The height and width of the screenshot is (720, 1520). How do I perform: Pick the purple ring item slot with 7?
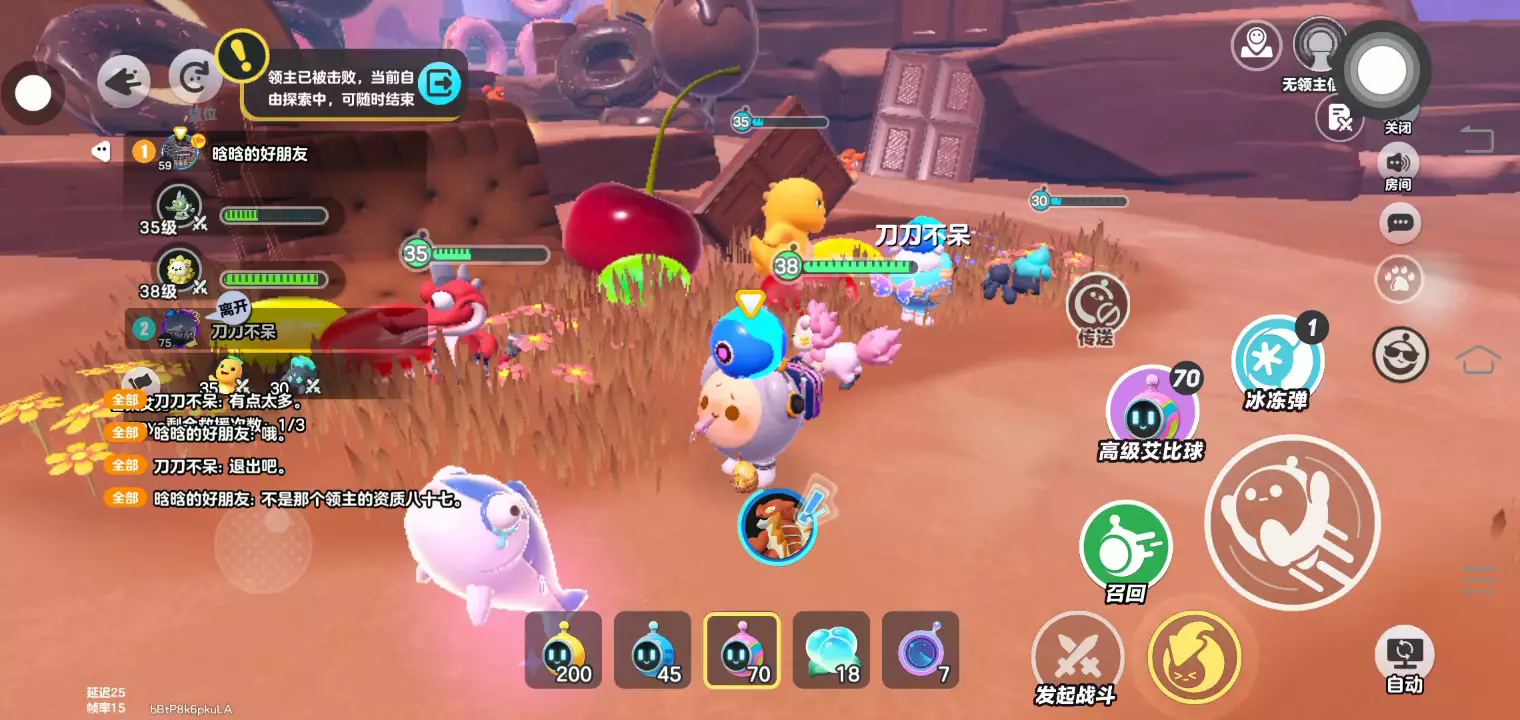pyautogui.click(x=920, y=650)
